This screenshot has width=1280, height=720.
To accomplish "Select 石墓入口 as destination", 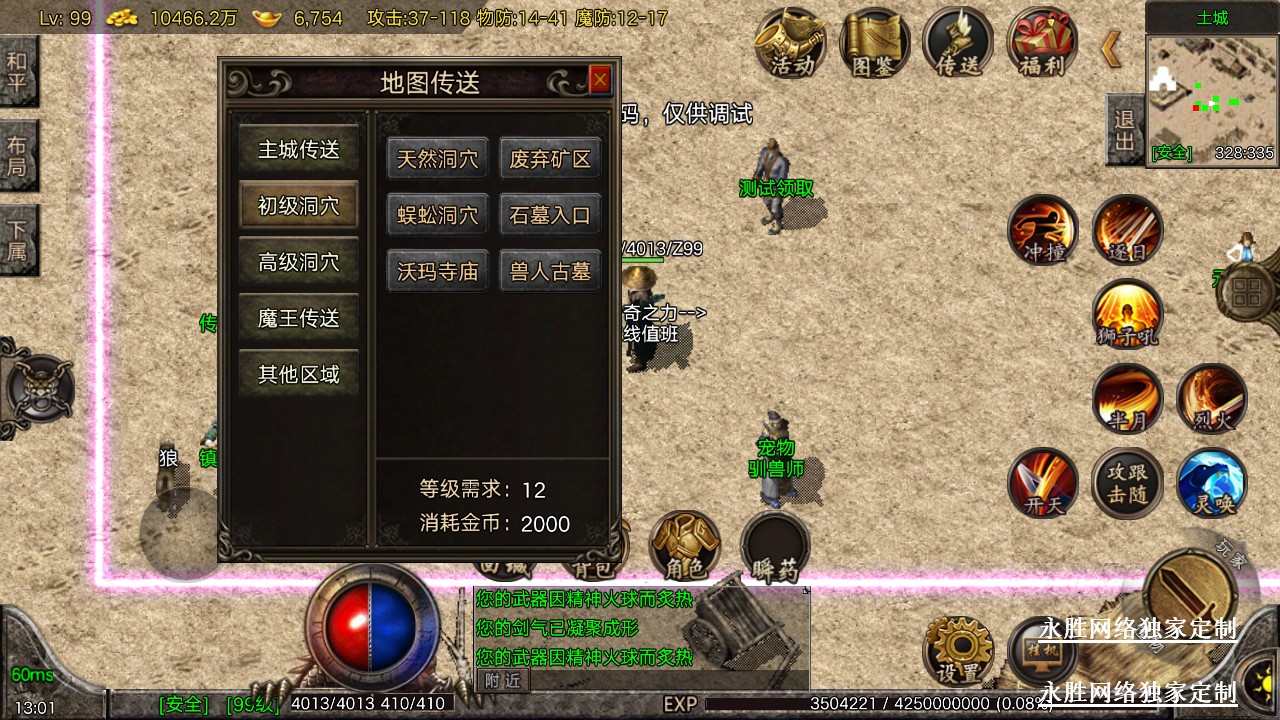I will coord(550,215).
